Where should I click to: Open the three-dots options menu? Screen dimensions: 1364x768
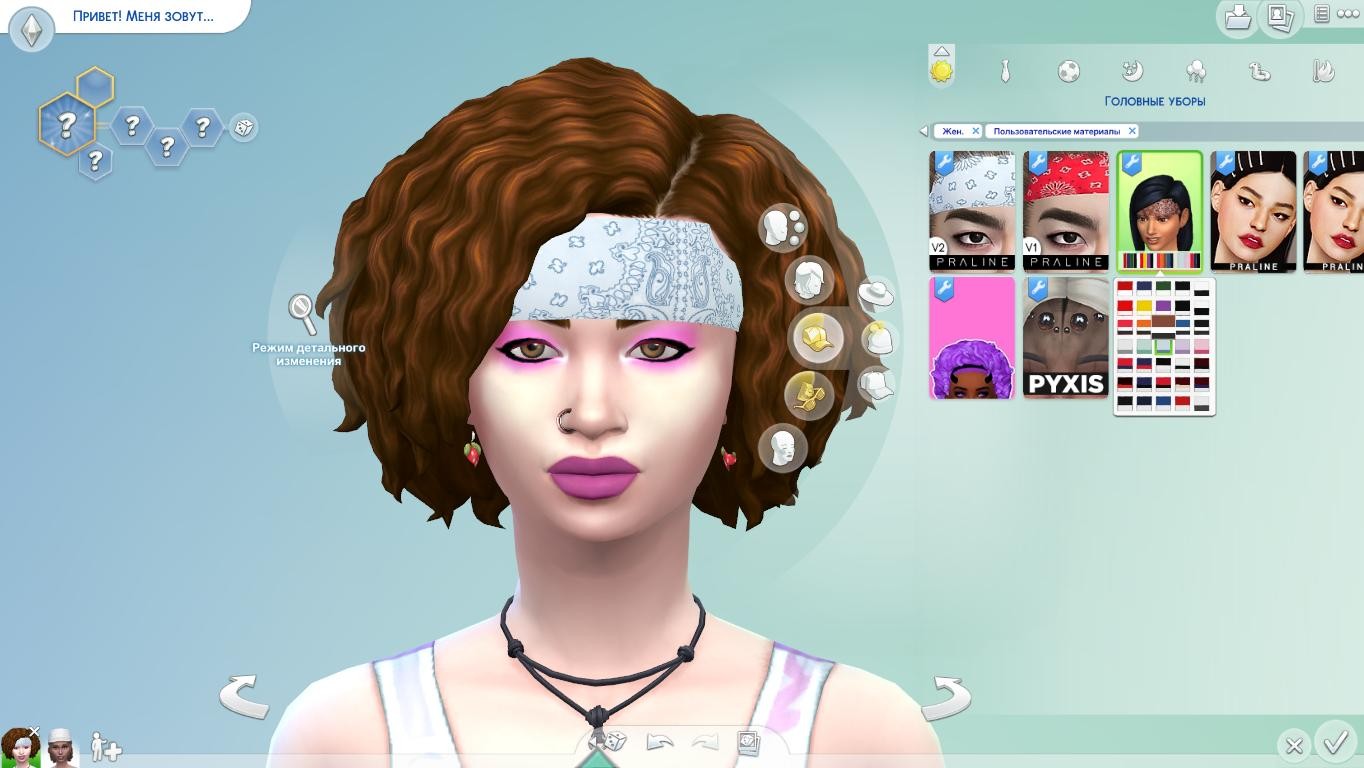point(1348,14)
